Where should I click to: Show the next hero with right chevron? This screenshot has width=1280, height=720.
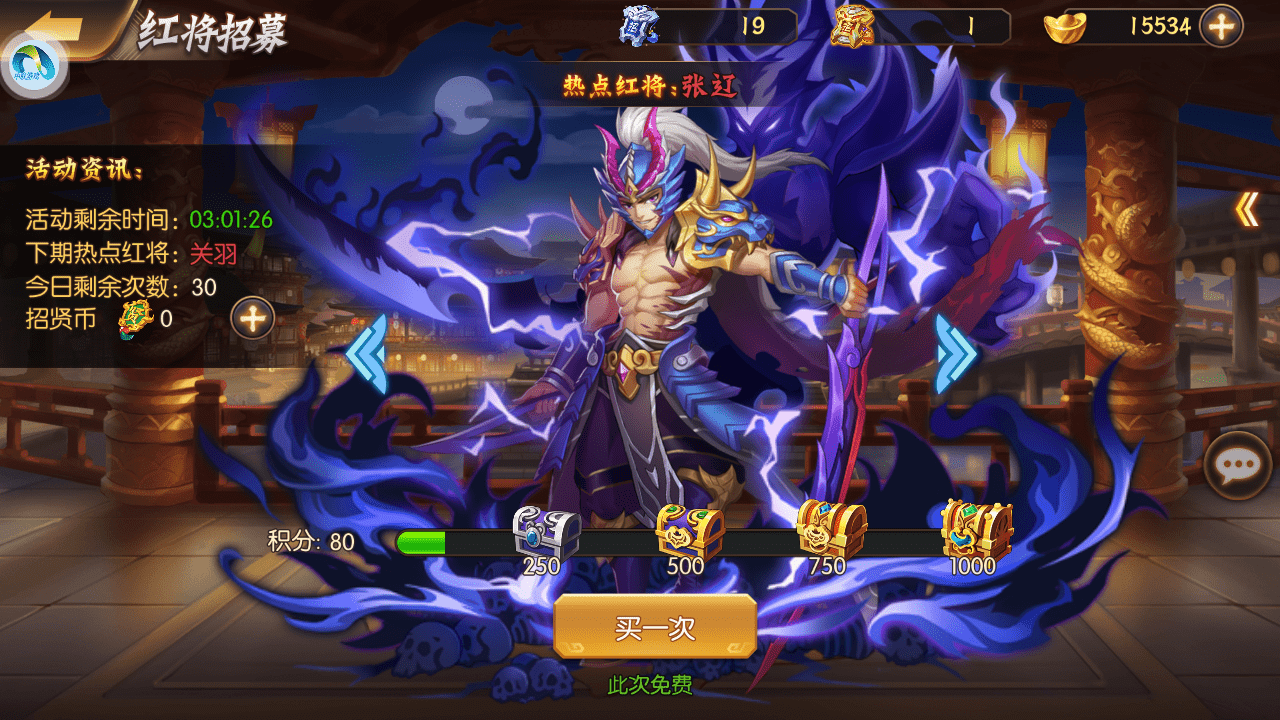pos(956,353)
